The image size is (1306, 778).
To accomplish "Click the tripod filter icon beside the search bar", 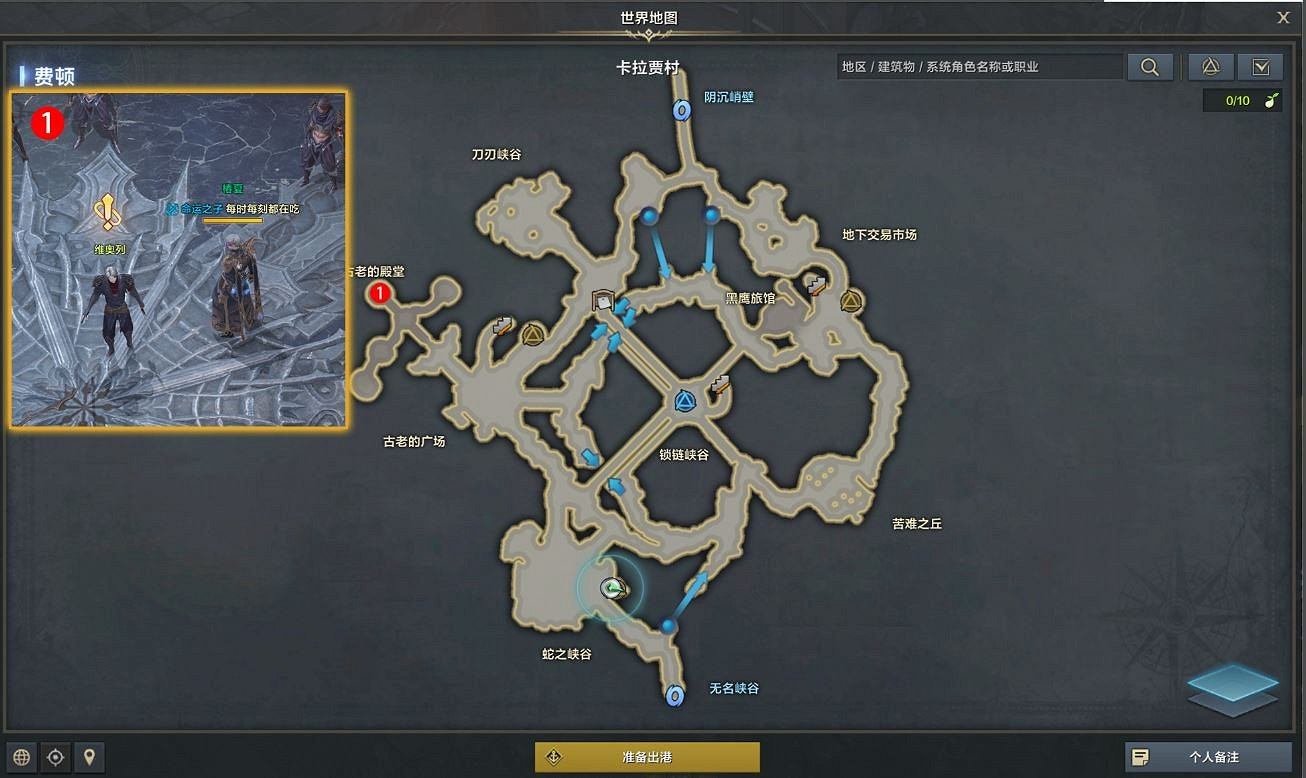I will pos(1209,66).
